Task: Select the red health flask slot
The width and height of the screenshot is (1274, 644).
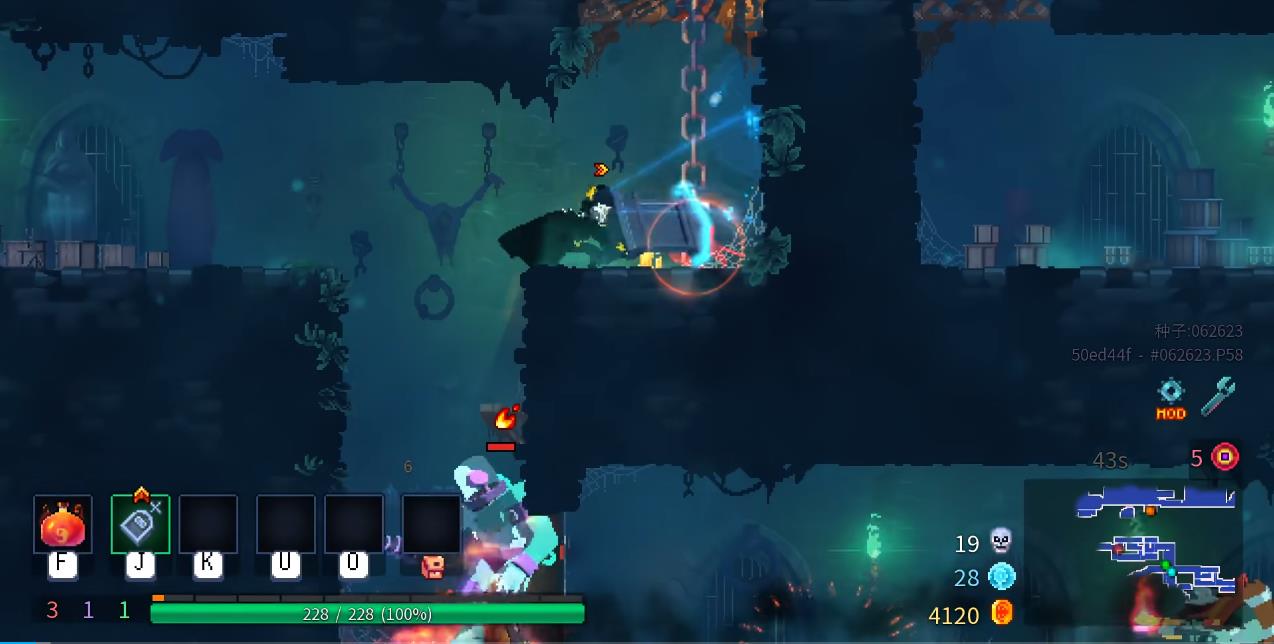Action: [x=62, y=524]
